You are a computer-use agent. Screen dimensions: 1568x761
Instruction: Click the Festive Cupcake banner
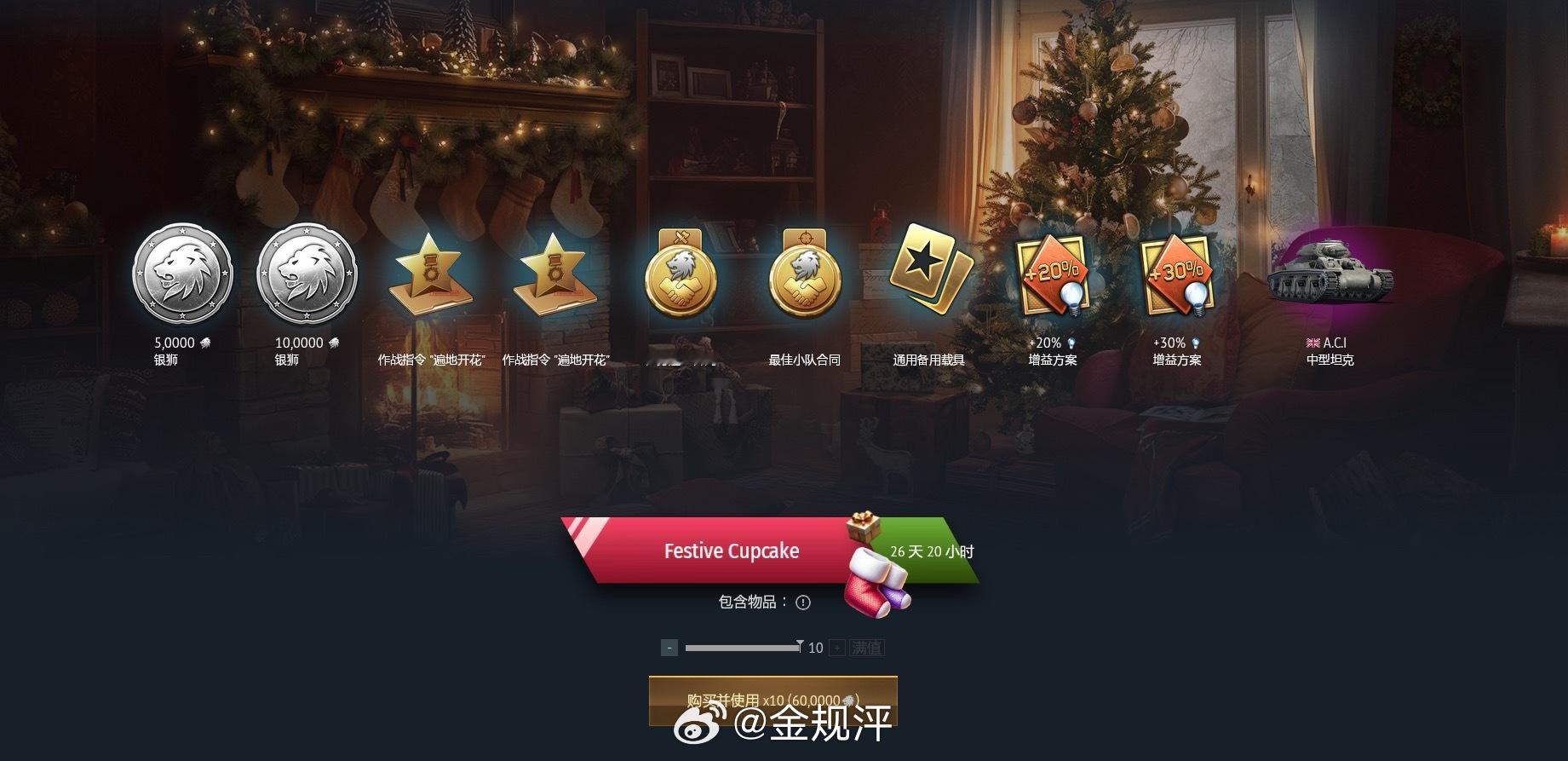pos(732,551)
